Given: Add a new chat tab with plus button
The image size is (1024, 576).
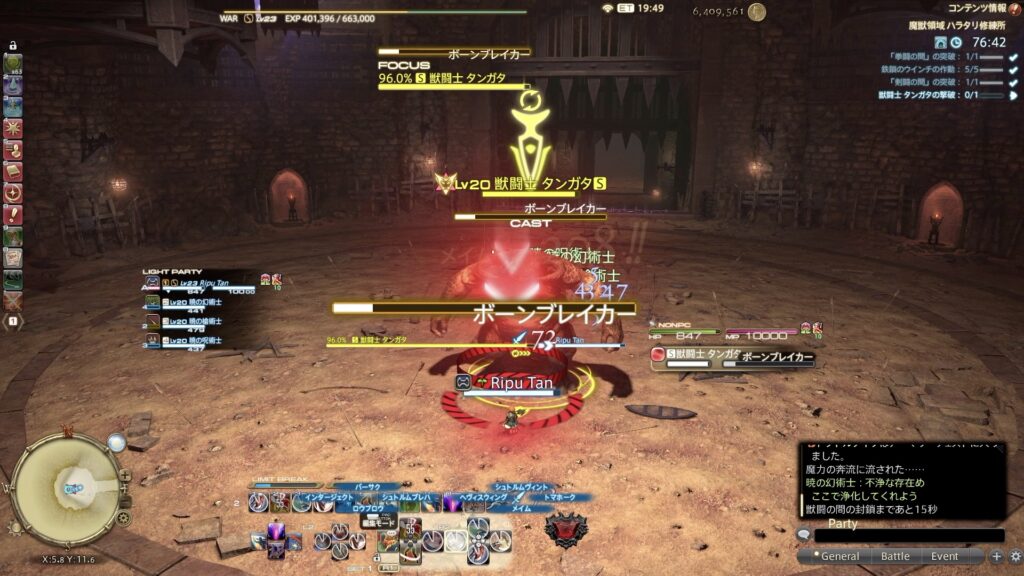Looking at the screenshot, I should [996, 556].
